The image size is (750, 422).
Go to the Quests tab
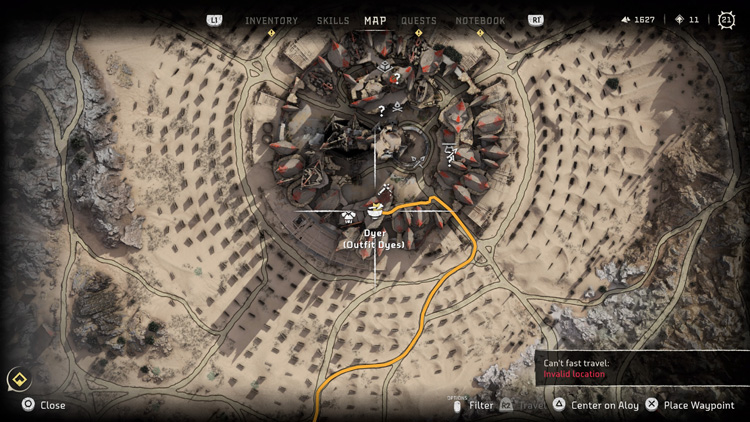click(419, 20)
